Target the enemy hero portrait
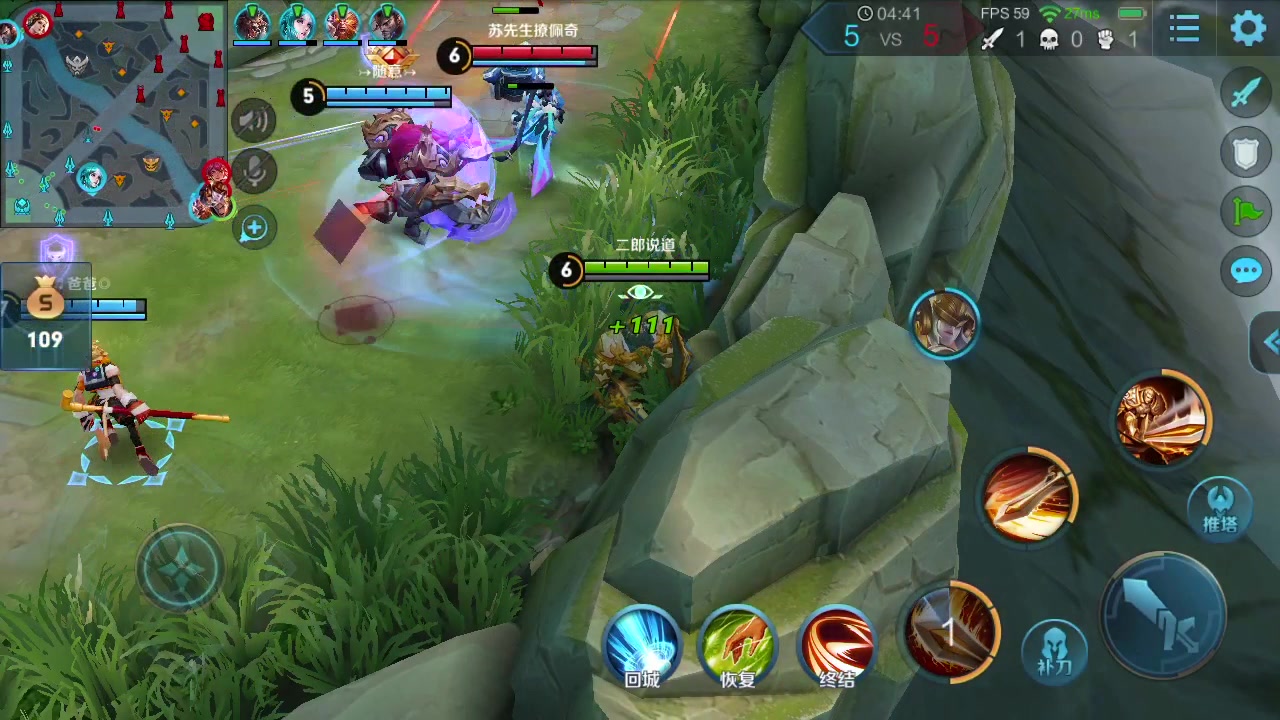The width and height of the screenshot is (1280, 720). point(944,323)
